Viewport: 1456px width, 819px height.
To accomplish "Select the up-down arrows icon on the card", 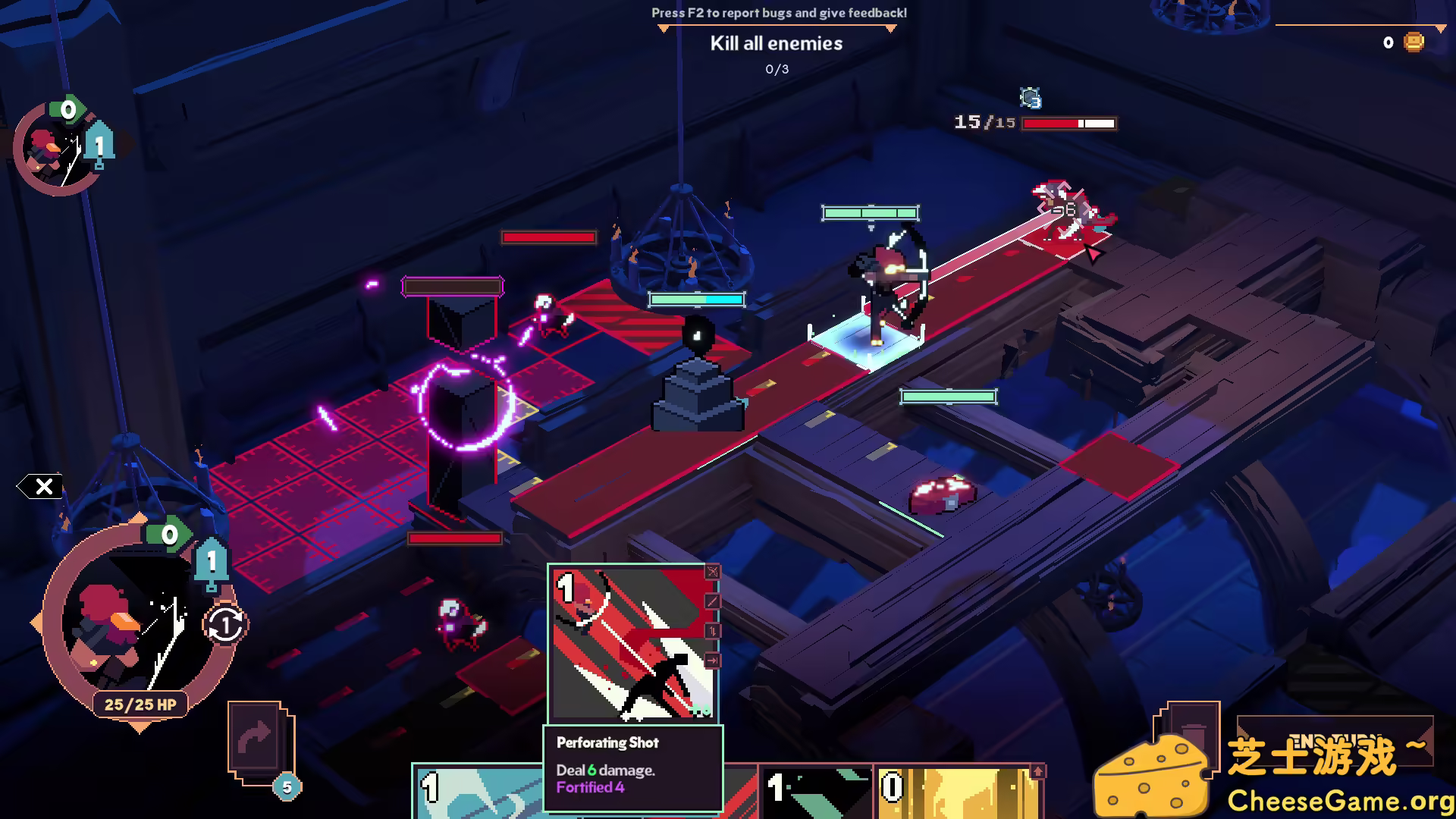I will [711, 629].
